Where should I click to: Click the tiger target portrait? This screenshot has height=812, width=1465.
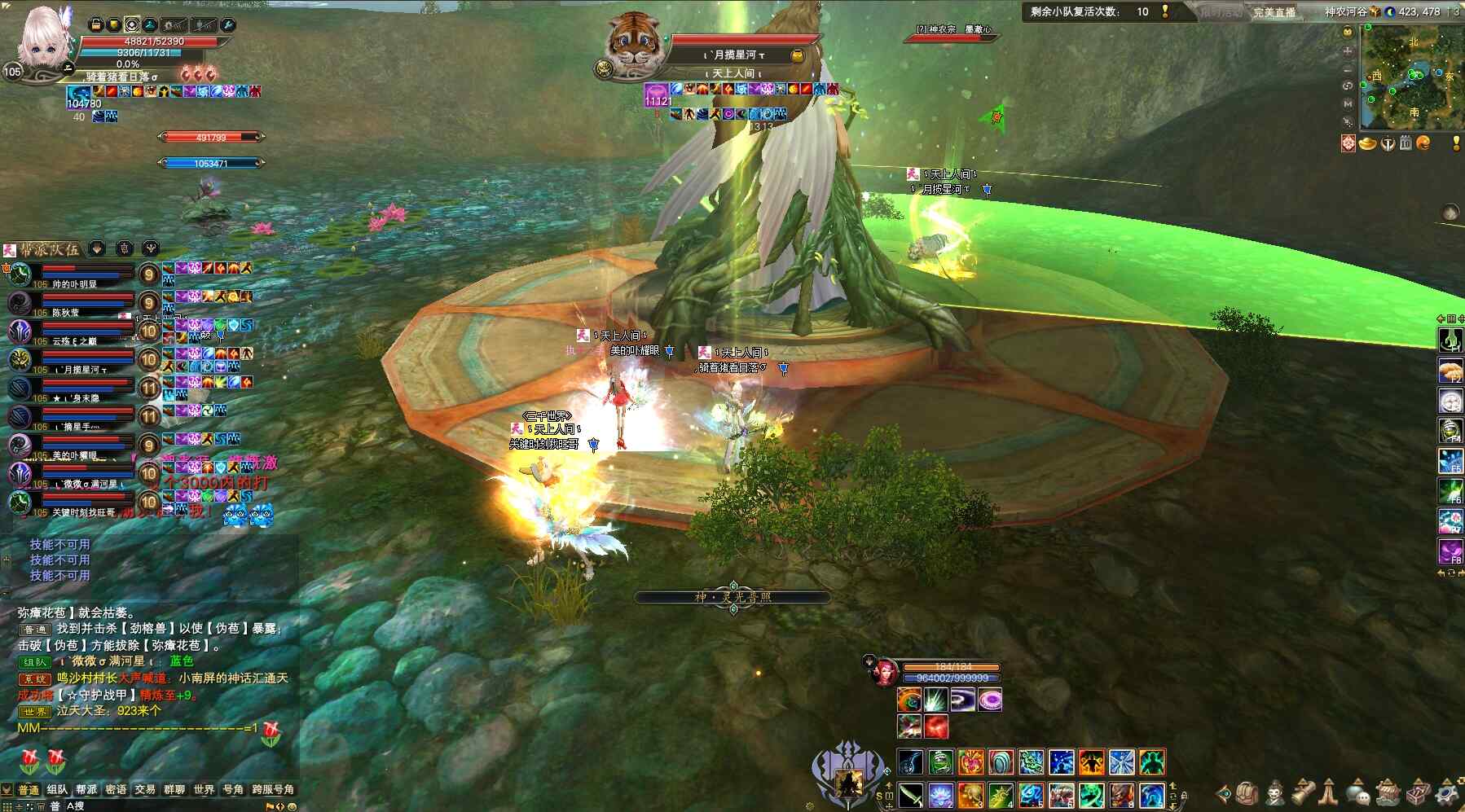pos(632,42)
